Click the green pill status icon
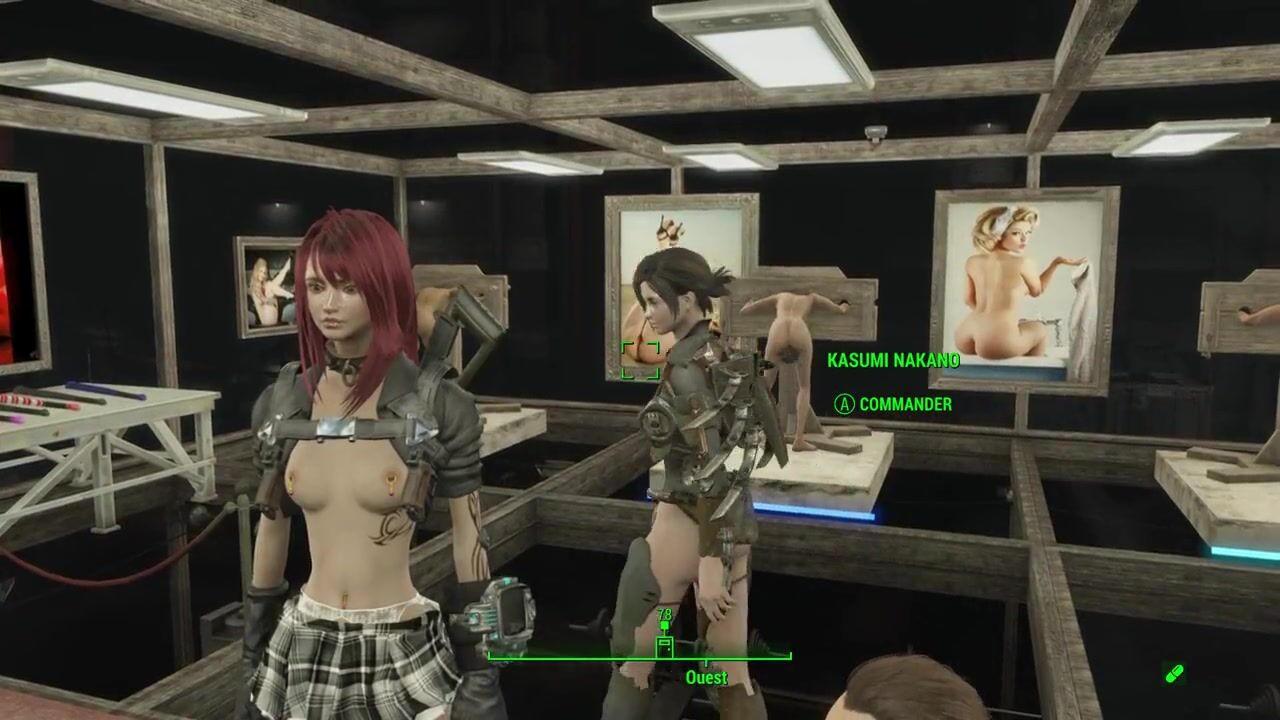The height and width of the screenshot is (720, 1280). point(1175,674)
